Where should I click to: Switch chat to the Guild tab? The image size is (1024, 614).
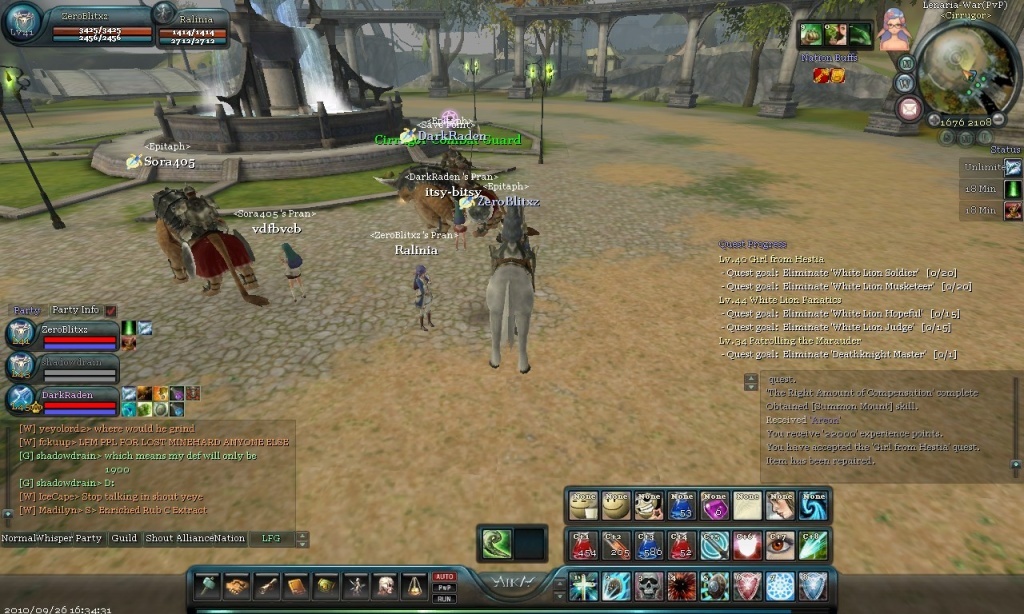tap(124, 538)
